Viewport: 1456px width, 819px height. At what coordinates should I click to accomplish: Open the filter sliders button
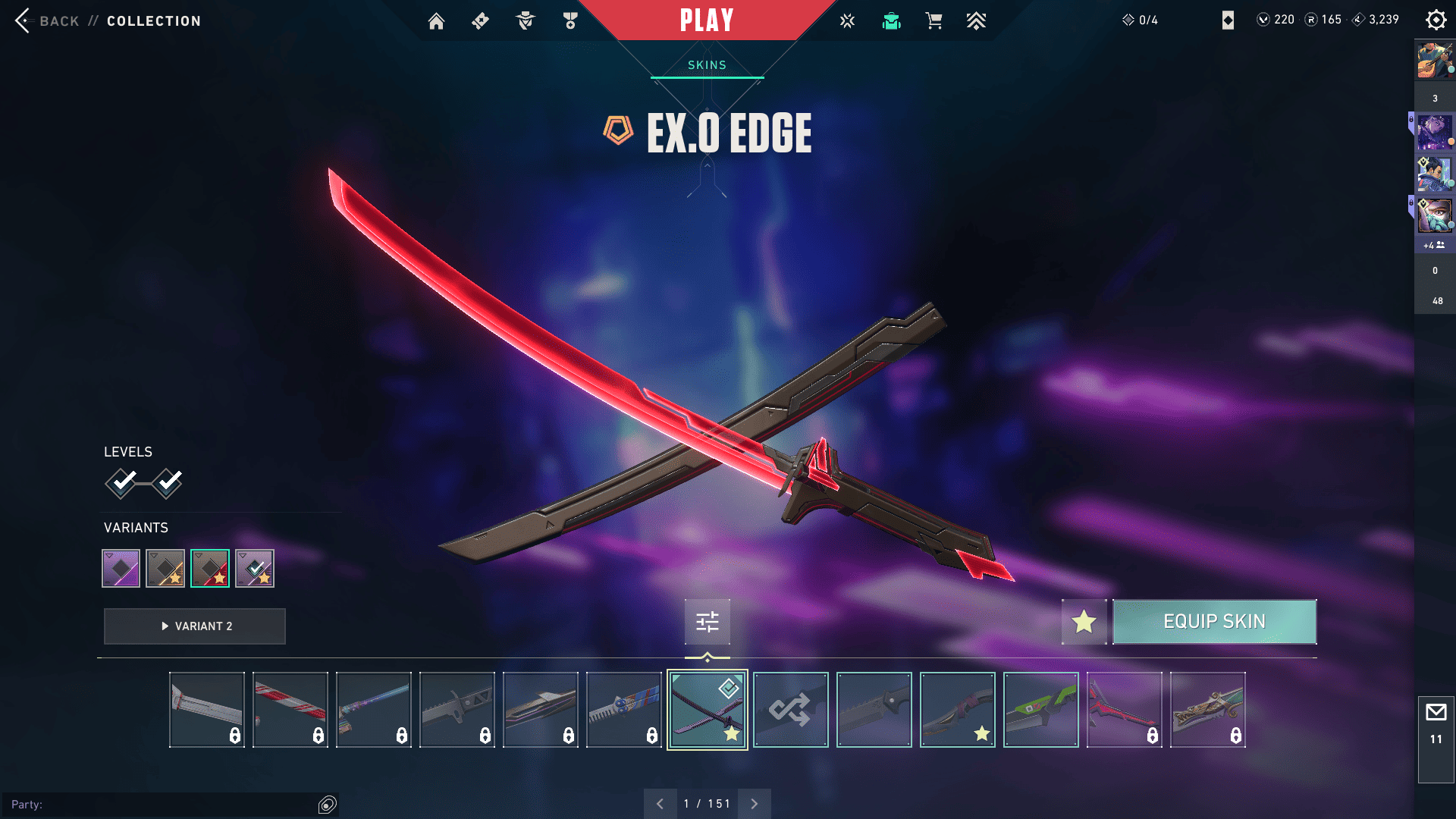coord(708,623)
